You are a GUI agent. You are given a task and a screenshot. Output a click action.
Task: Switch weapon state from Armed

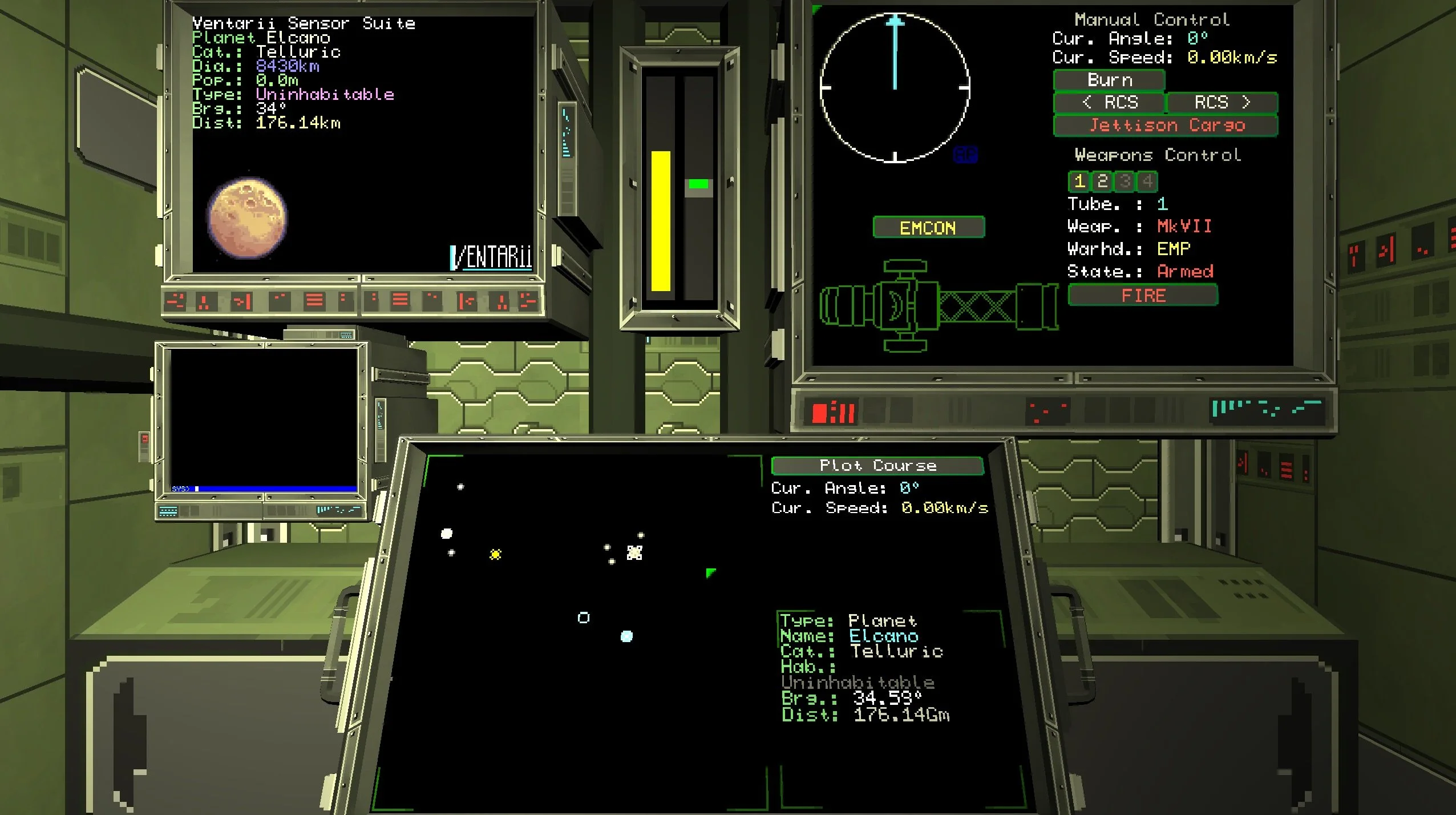1185,271
